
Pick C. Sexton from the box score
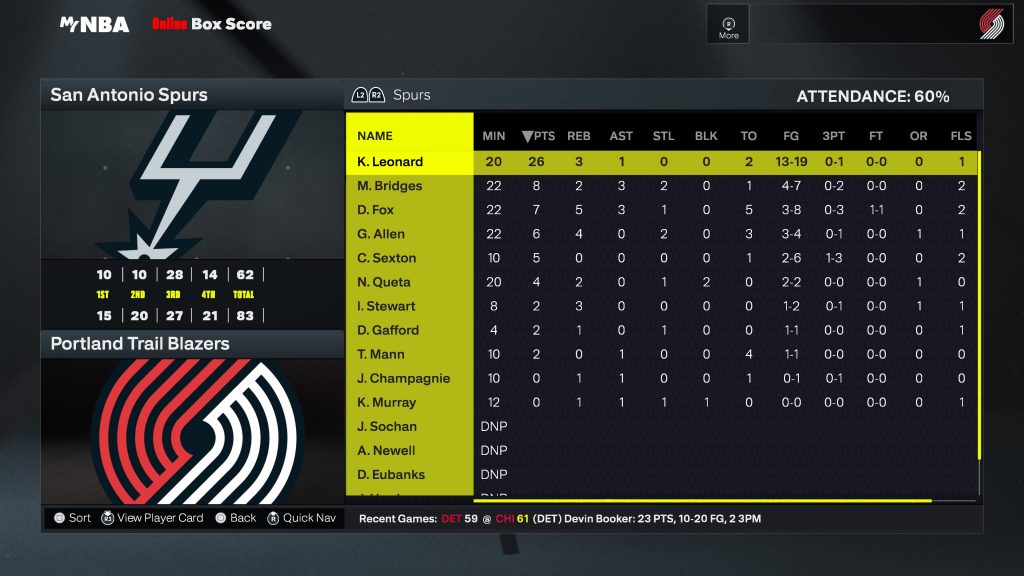point(386,258)
